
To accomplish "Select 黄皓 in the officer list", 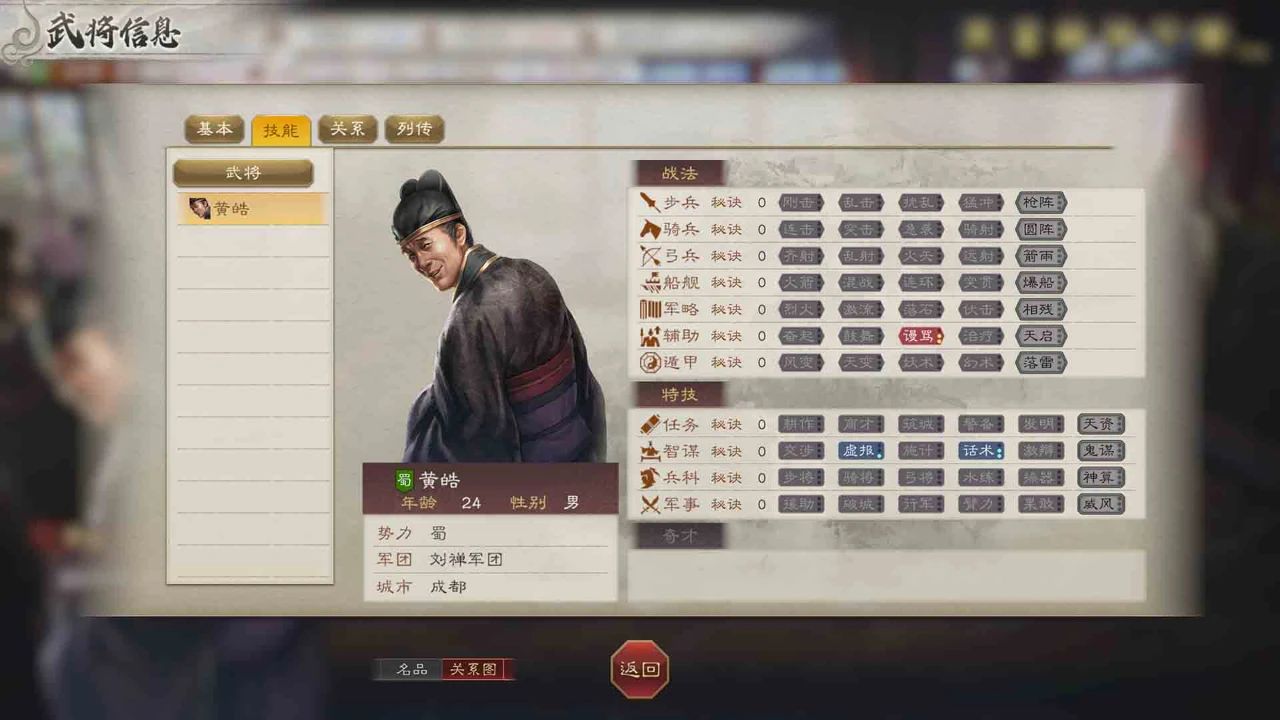I will pos(252,209).
